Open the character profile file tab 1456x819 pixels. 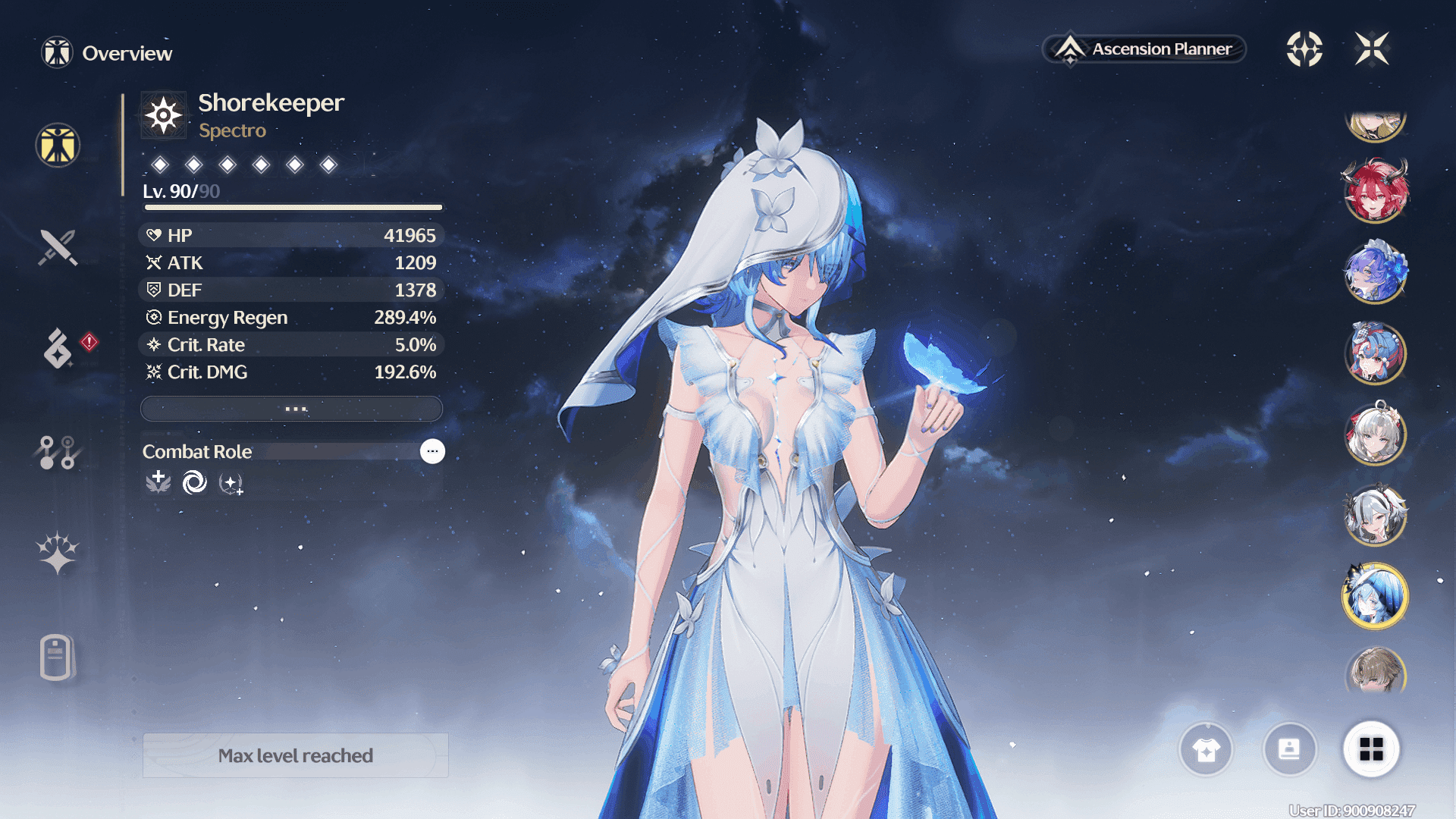pos(56,657)
